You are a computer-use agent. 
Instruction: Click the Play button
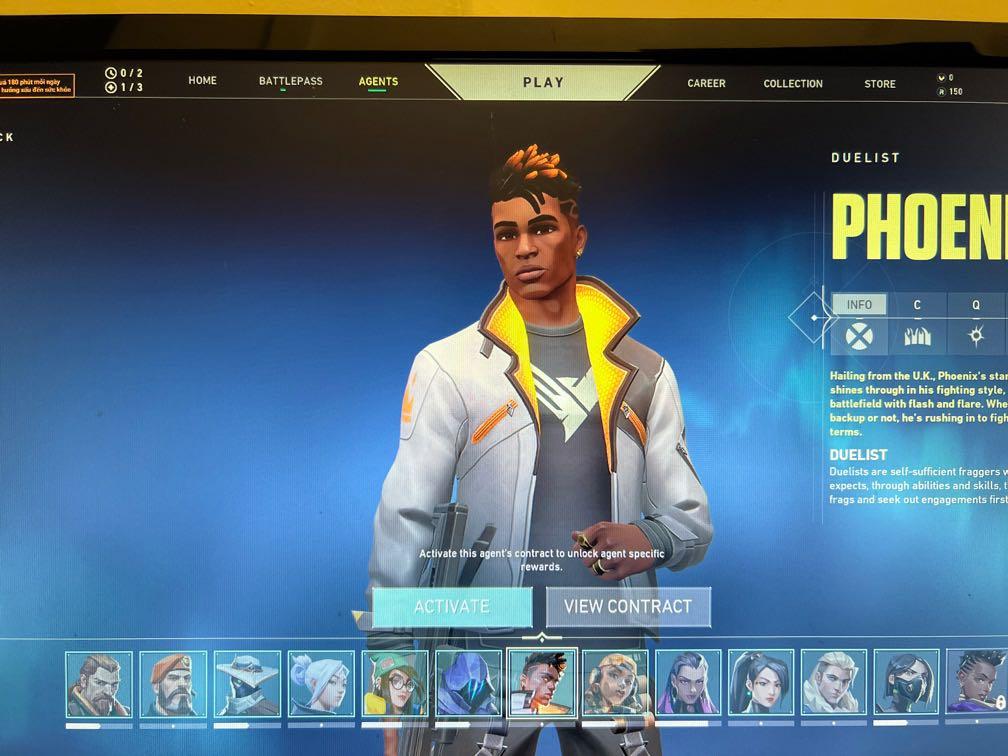click(x=543, y=82)
